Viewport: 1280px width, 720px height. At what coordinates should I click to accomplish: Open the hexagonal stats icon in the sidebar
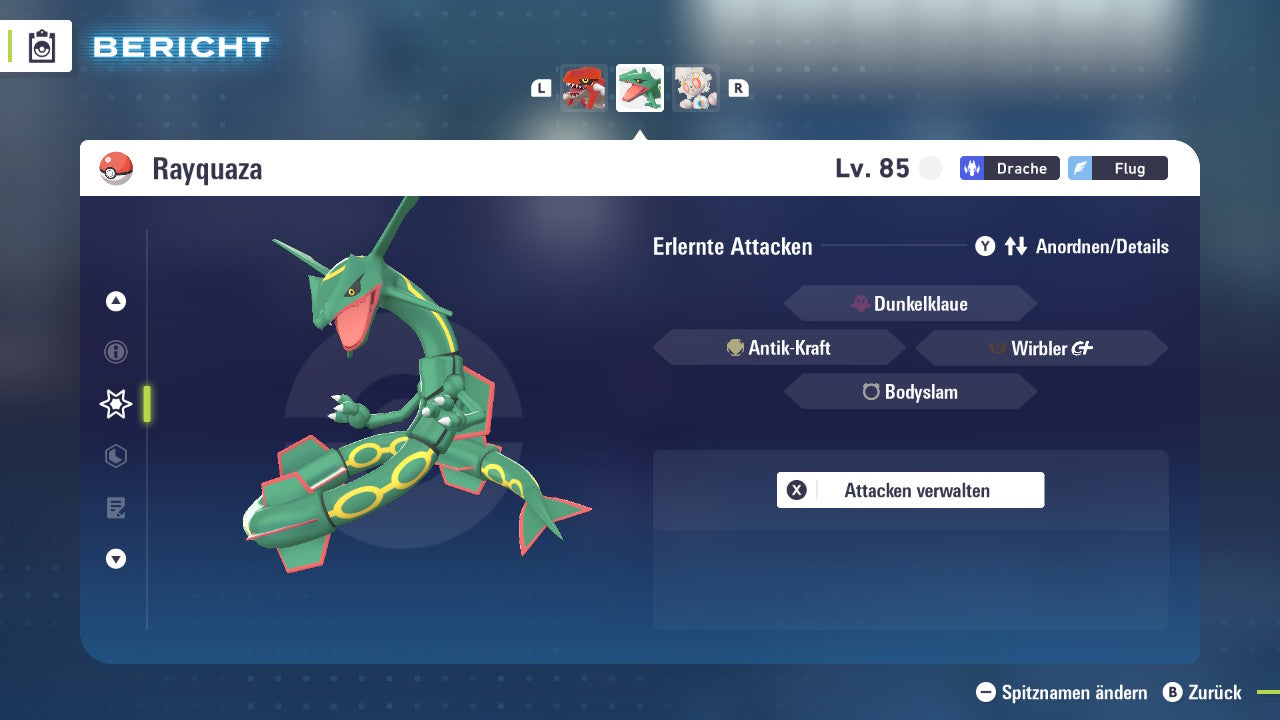coord(115,456)
